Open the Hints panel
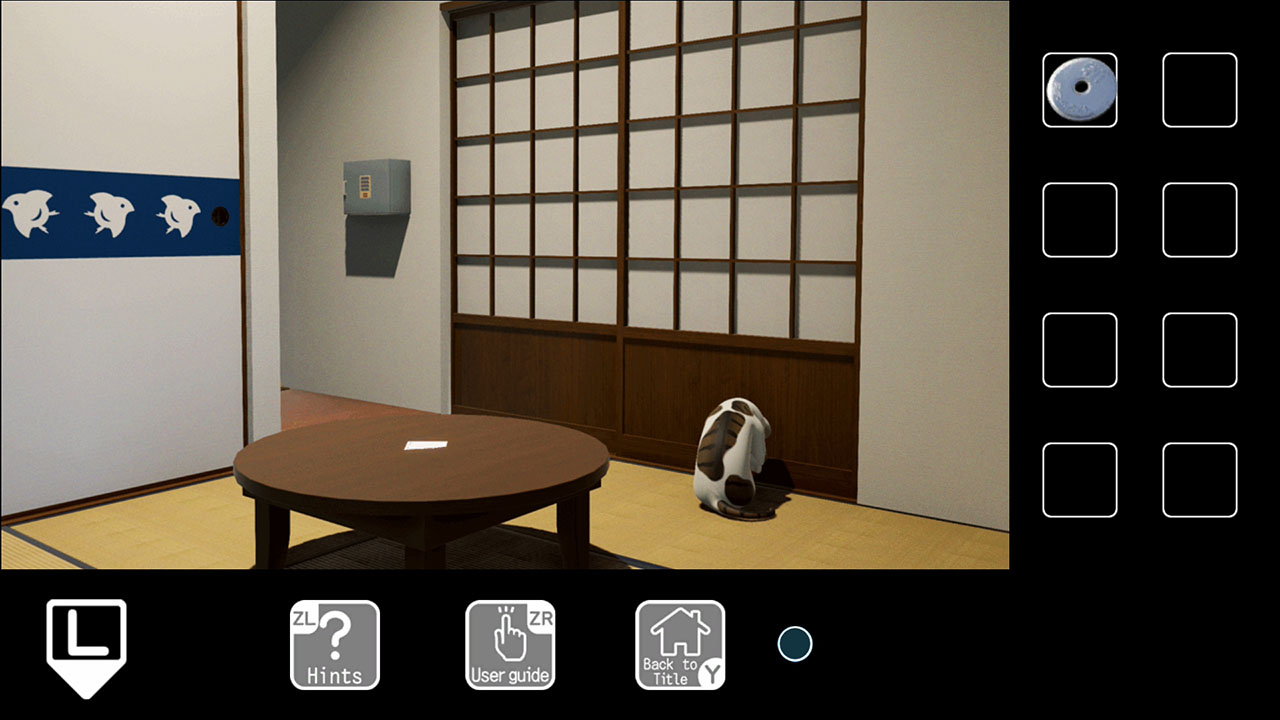 335,643
